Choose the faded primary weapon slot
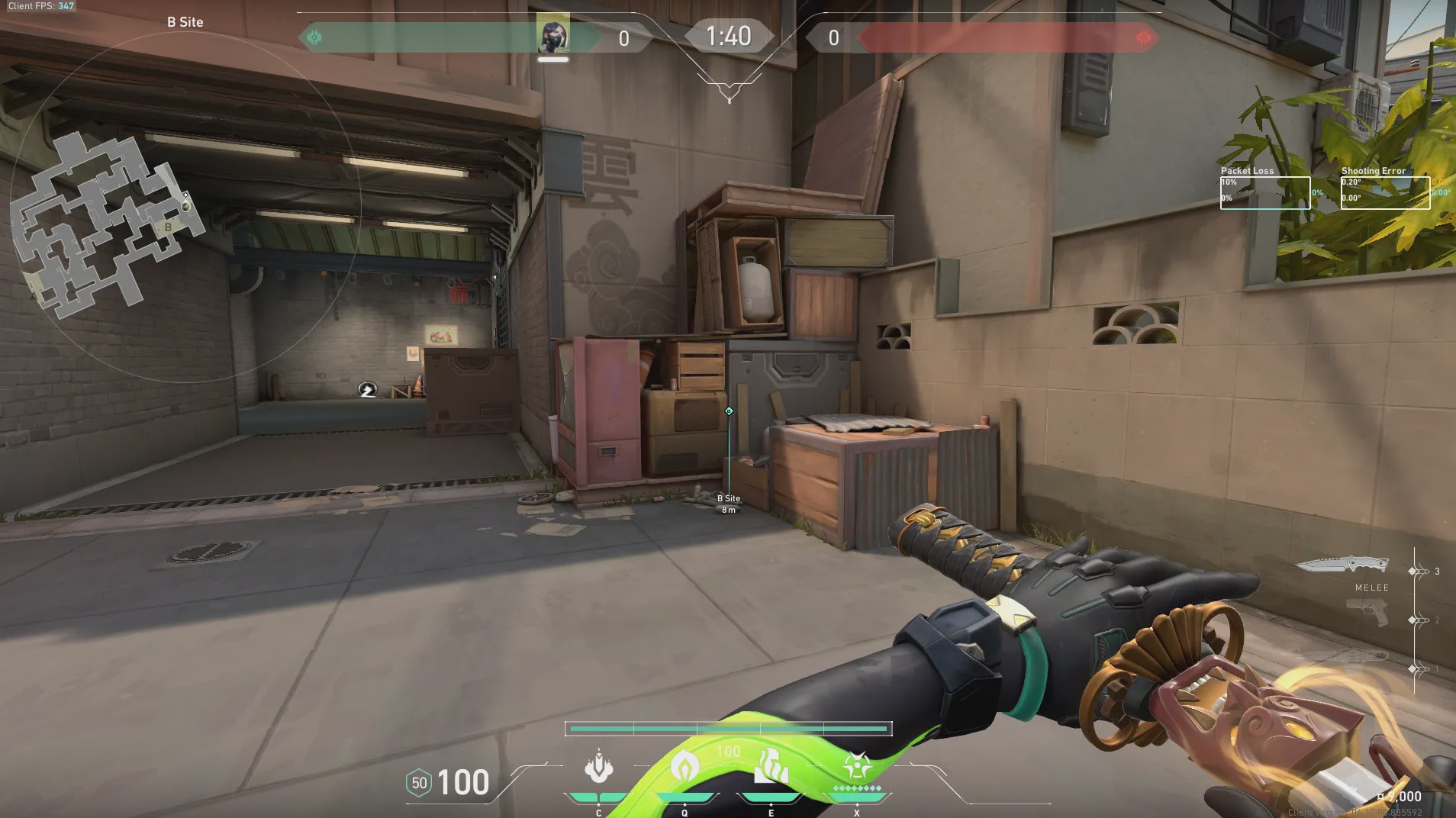The height and width of the screenshot is (818, 1456). [x=1343, y=659]
